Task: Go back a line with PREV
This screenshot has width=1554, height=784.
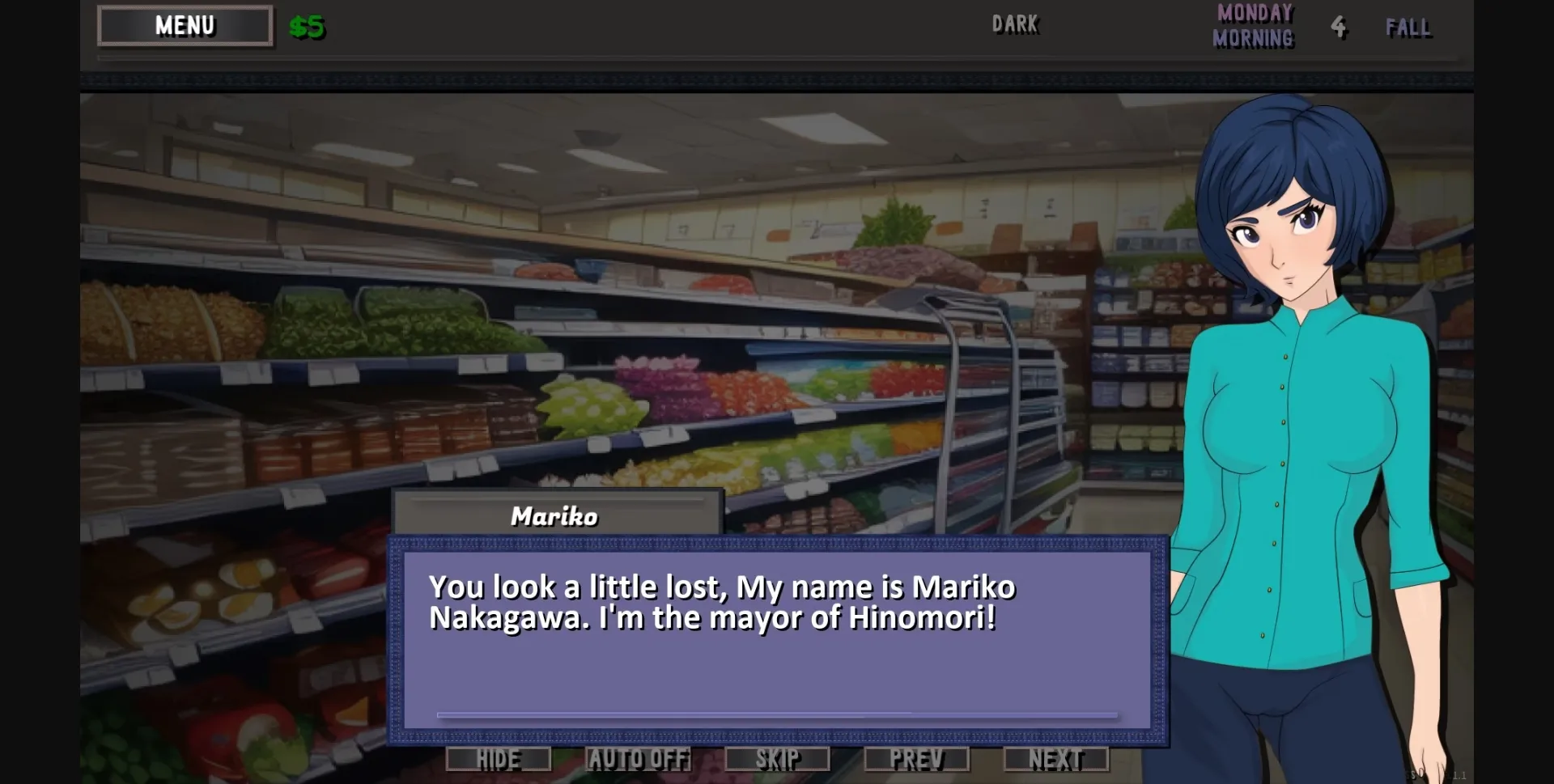Action: click(x=917, y=758)
